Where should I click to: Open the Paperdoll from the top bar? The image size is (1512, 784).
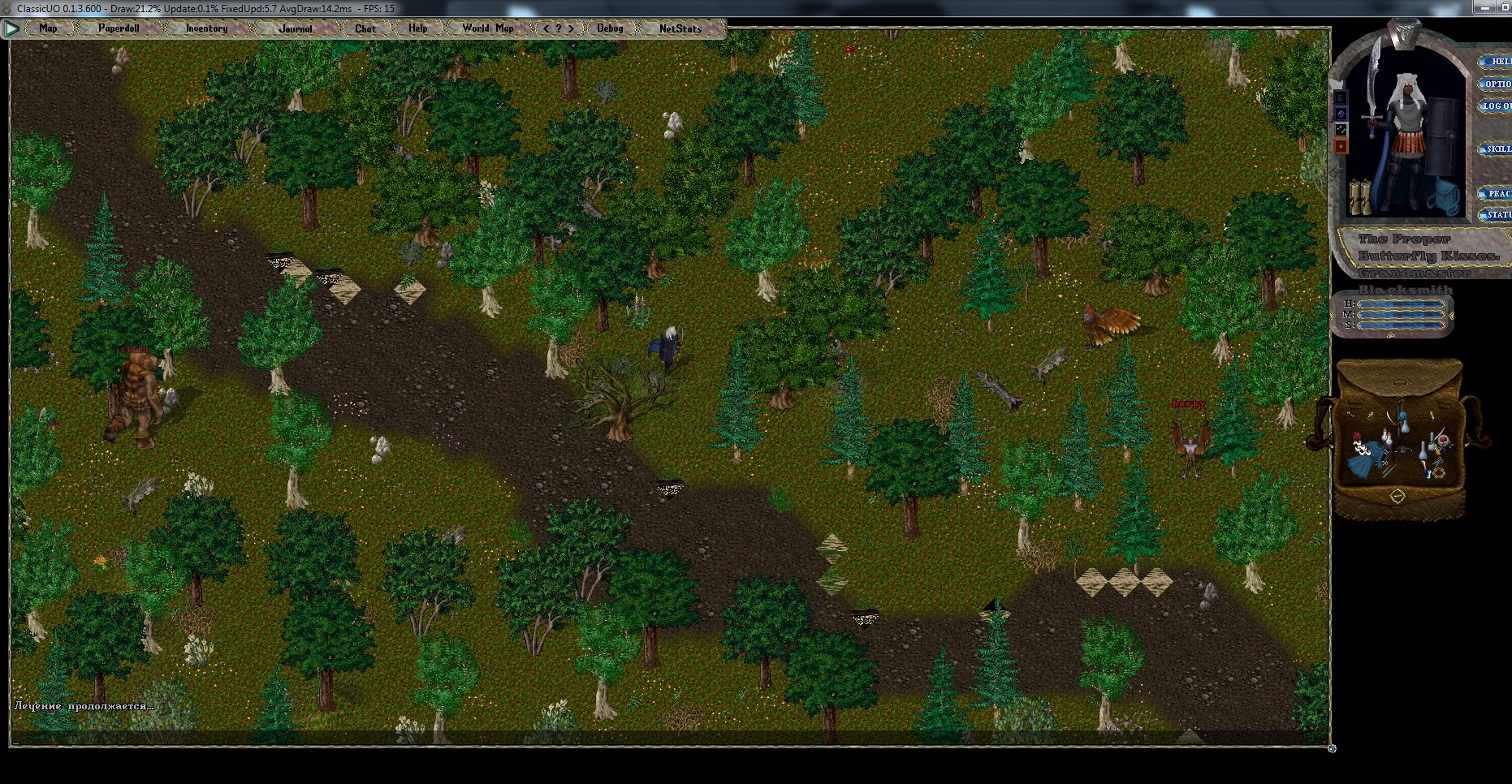coord(119,28)
